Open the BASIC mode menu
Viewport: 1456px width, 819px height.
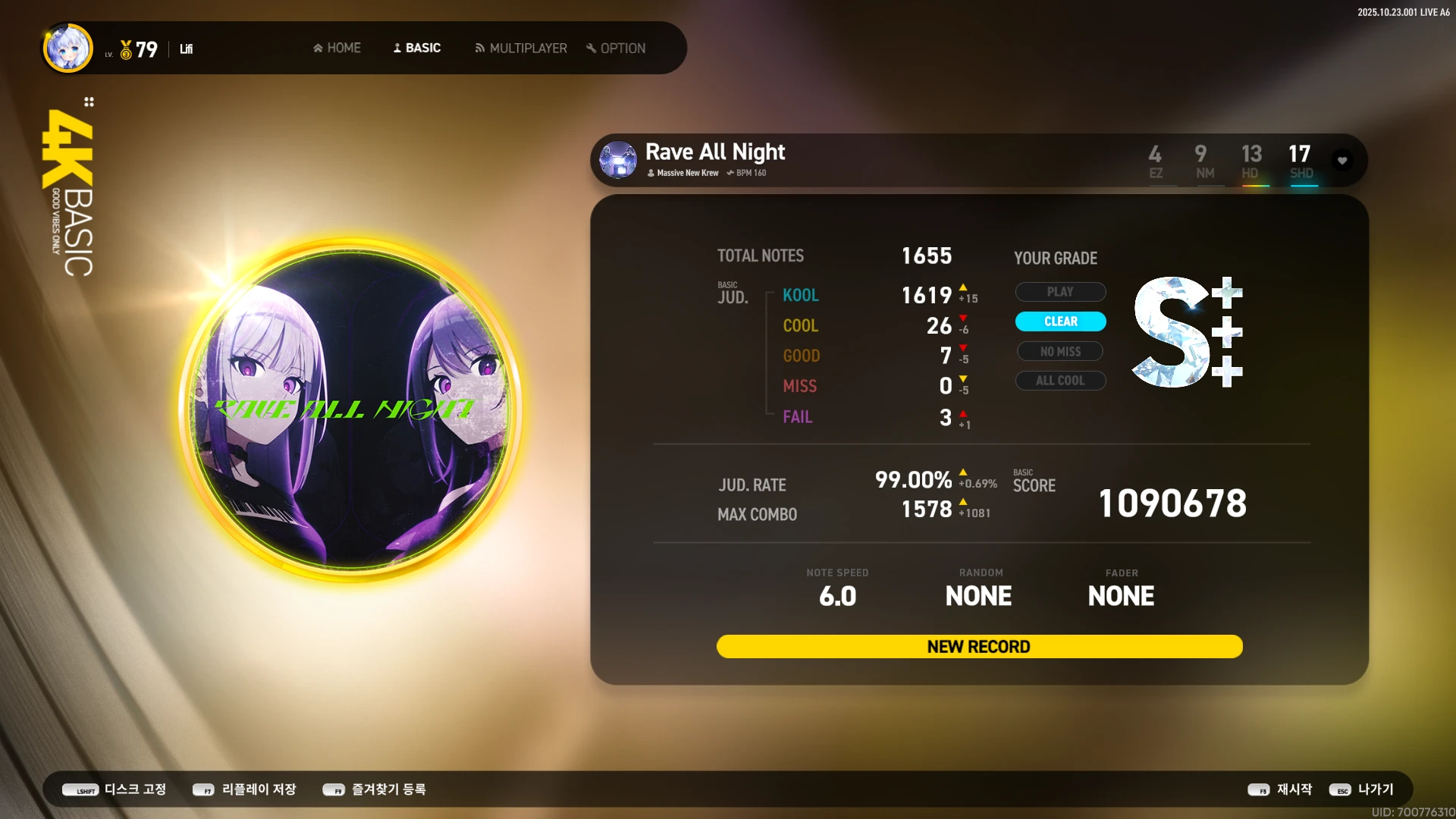pos(416,48)
